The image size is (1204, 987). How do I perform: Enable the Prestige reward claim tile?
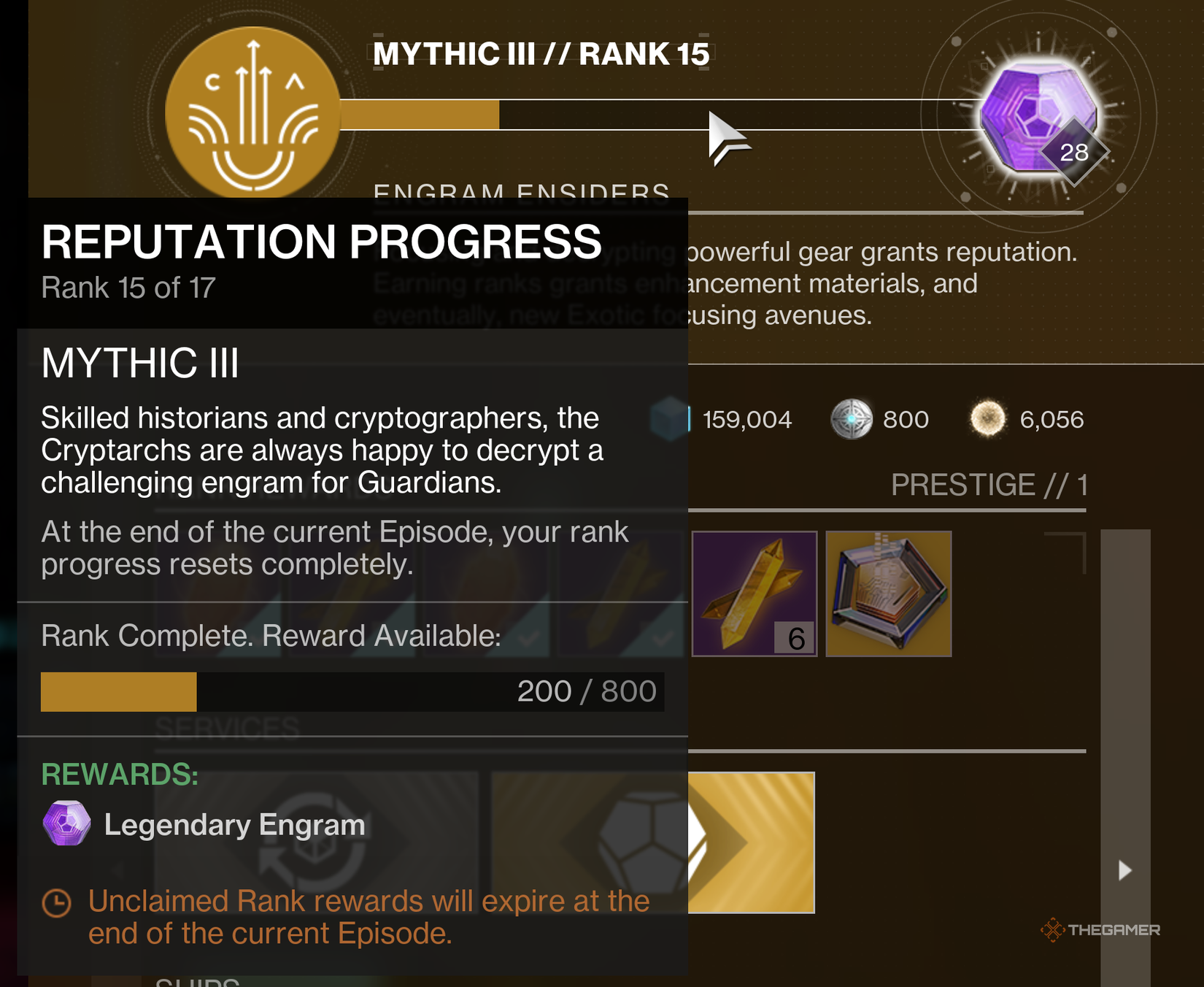tap(888, 594)
